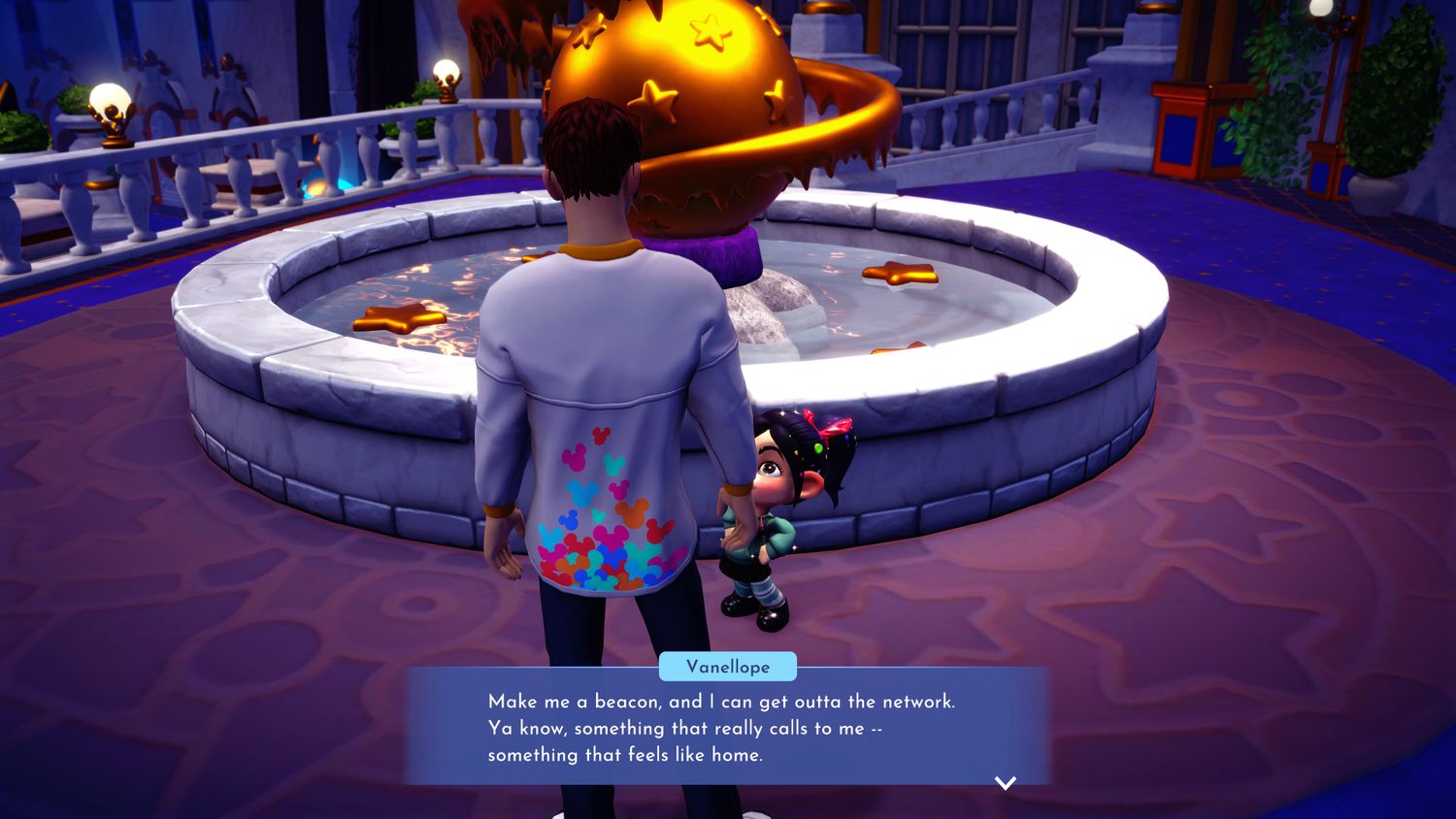
Task: Advance dialogue with the down arrow
Action: pyautogui.click(x=1005, y=782)
